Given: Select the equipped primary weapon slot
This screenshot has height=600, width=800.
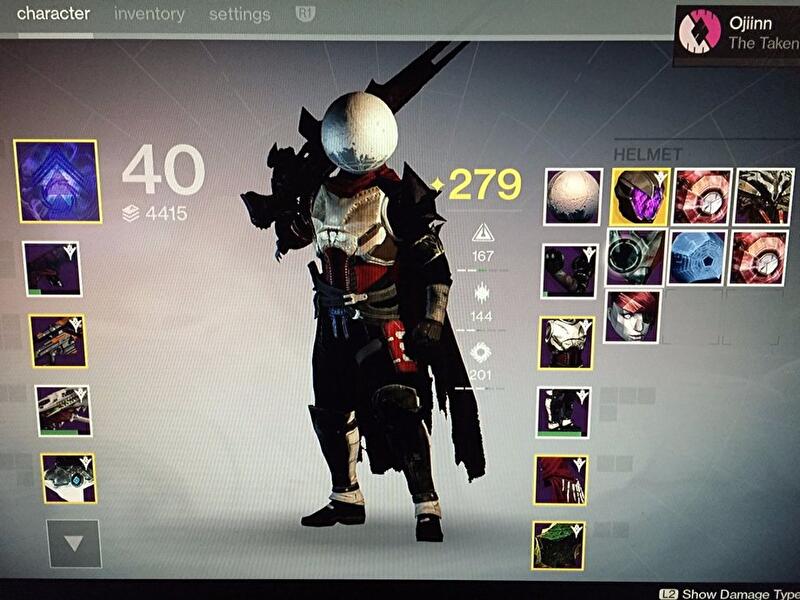Looking at the screenshot, I should [52, 268].
